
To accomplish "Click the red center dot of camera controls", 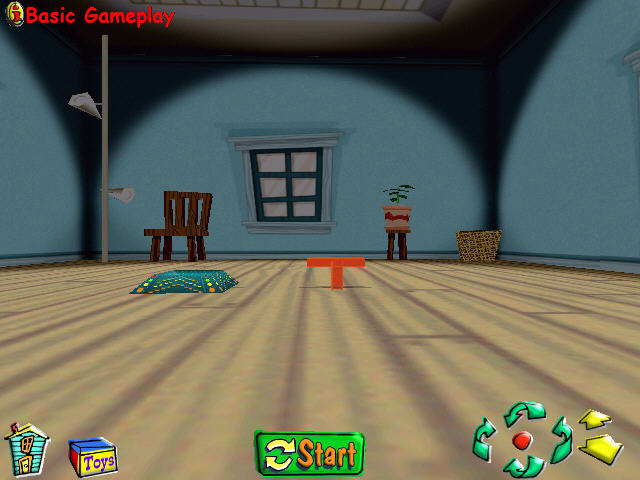I will click(521, 440).
